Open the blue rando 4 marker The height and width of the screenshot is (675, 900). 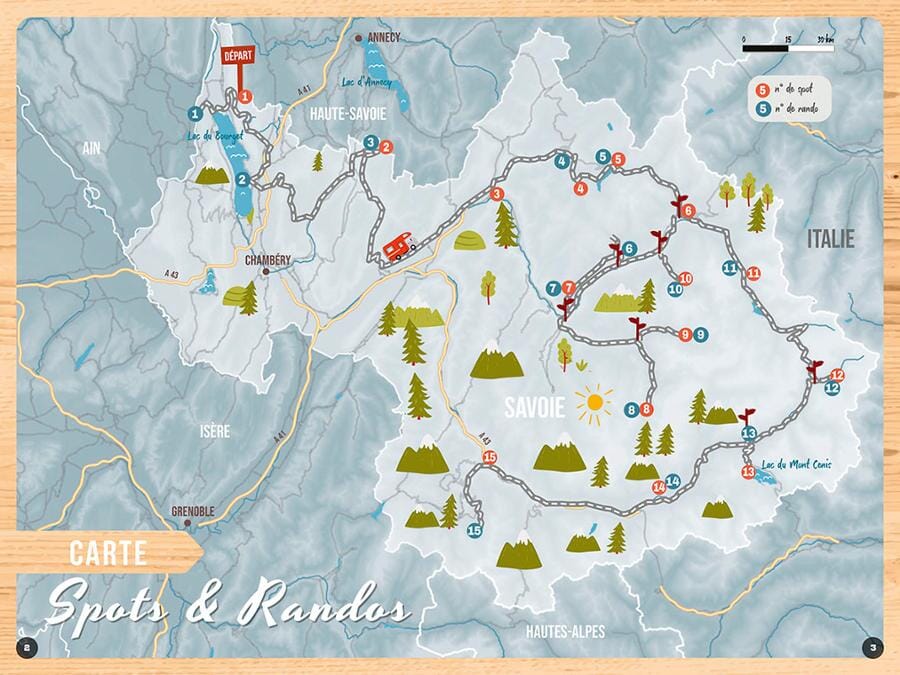[x=563, y=161]
